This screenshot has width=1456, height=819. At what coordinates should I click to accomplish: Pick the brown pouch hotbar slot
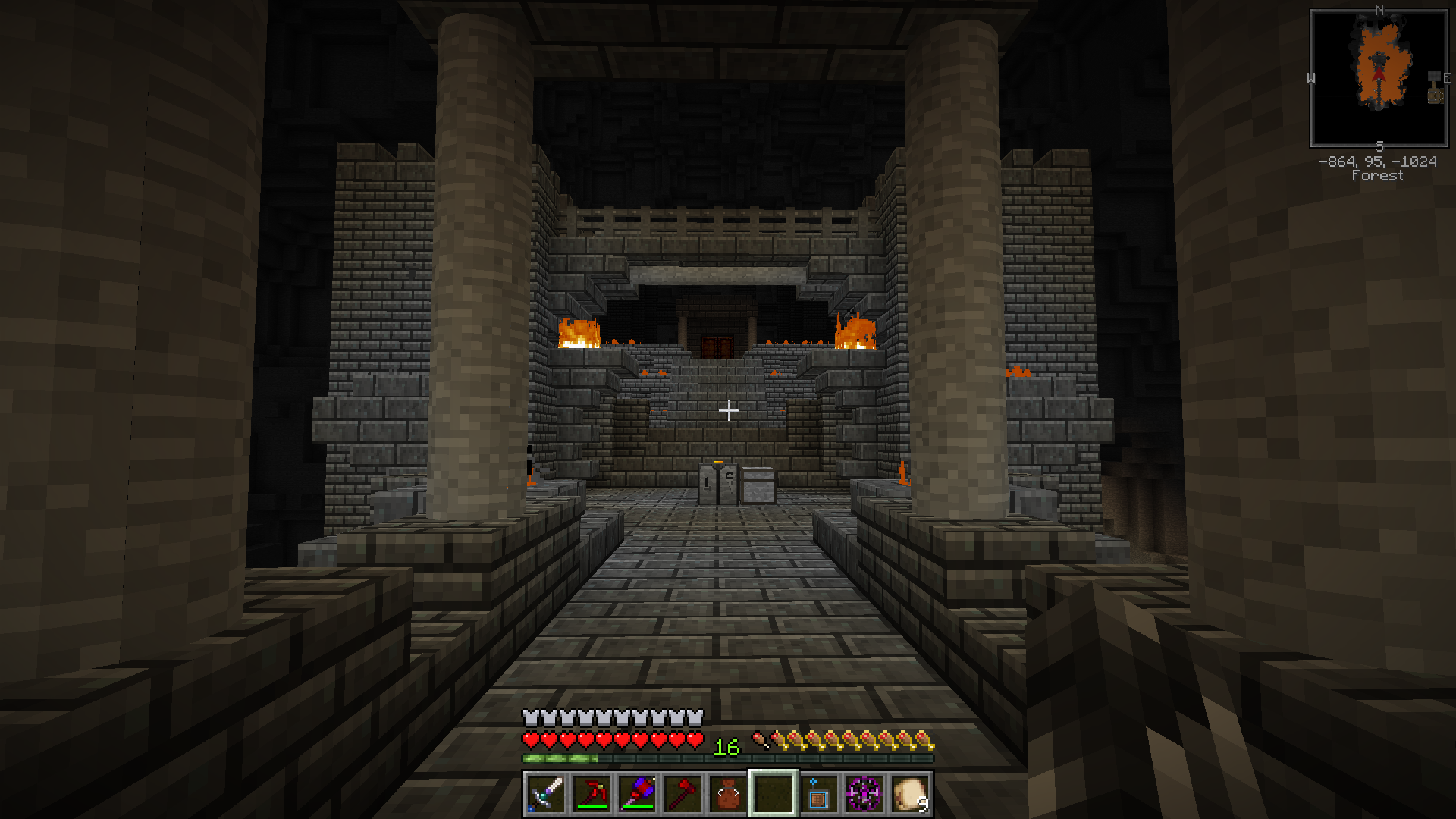point(728,793)
